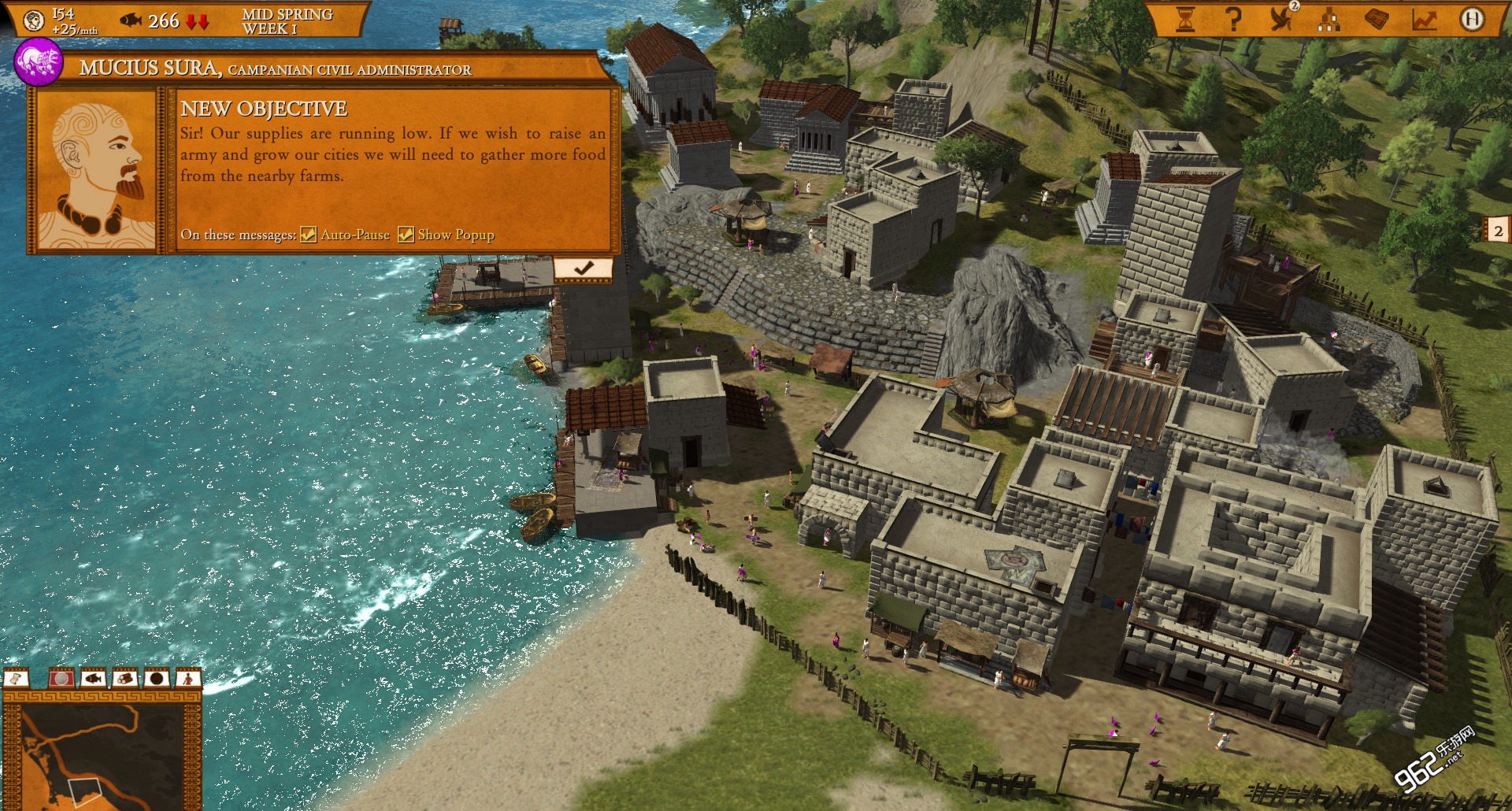The width and height of the screenshot is (1512, 811).
Task: Select the fish filter above the minimap
Action: [93, 678]
